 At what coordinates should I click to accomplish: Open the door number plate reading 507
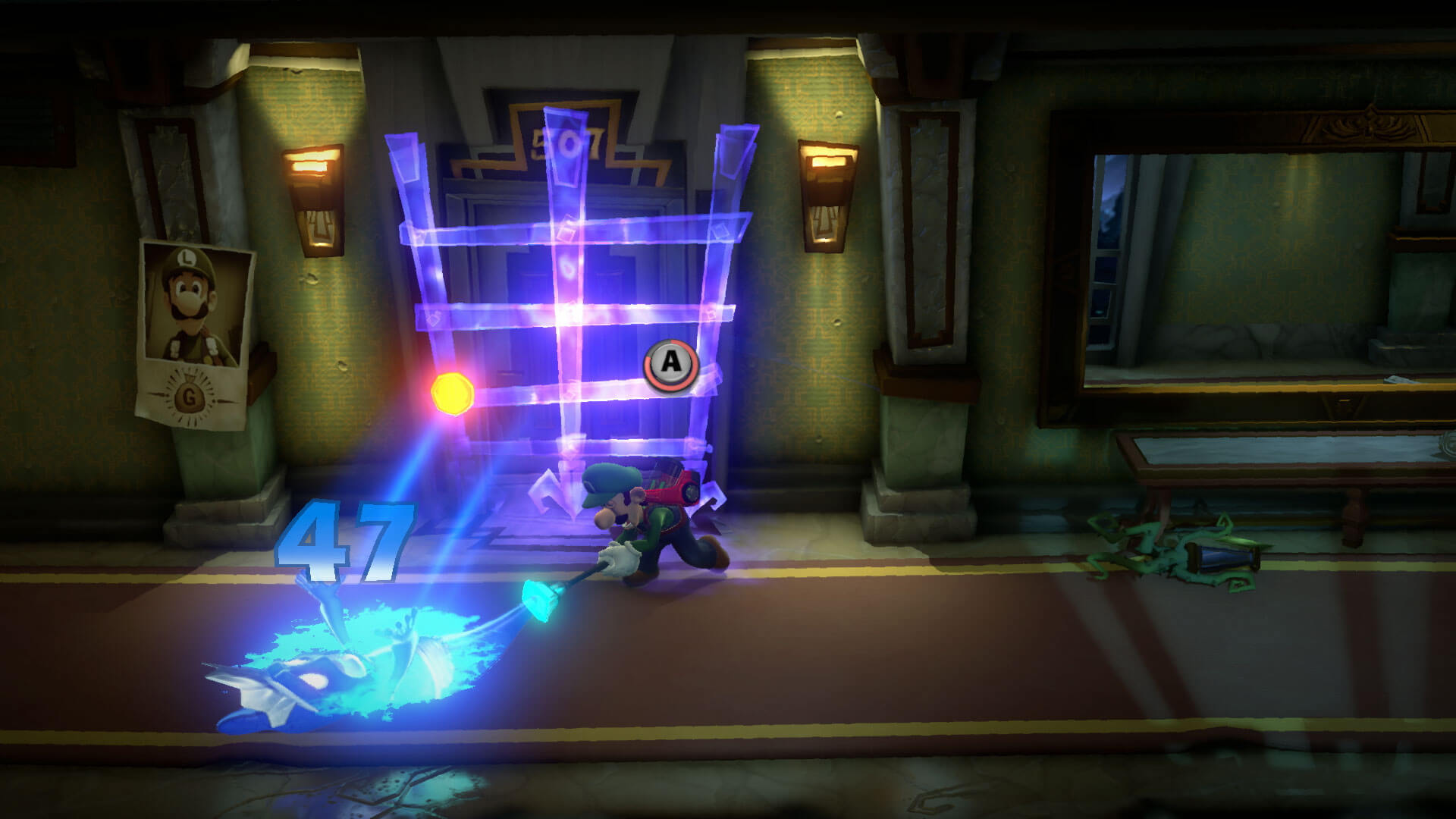click(x=565, y=140)
